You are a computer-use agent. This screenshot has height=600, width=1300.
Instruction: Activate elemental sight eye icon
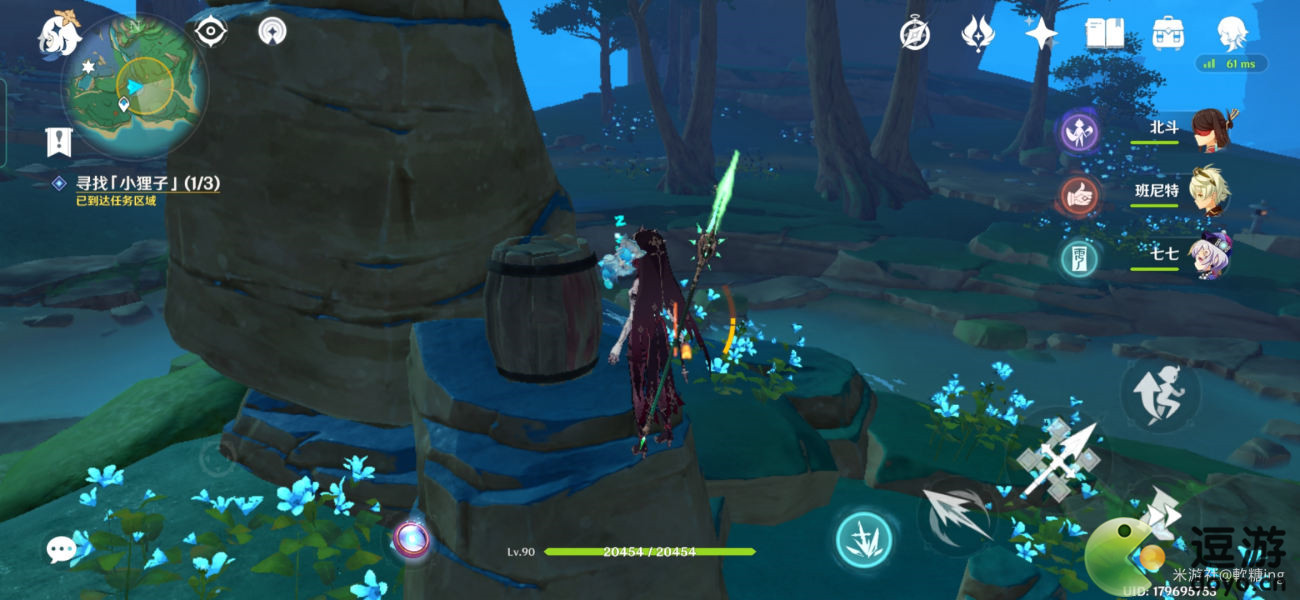(211, 31)
